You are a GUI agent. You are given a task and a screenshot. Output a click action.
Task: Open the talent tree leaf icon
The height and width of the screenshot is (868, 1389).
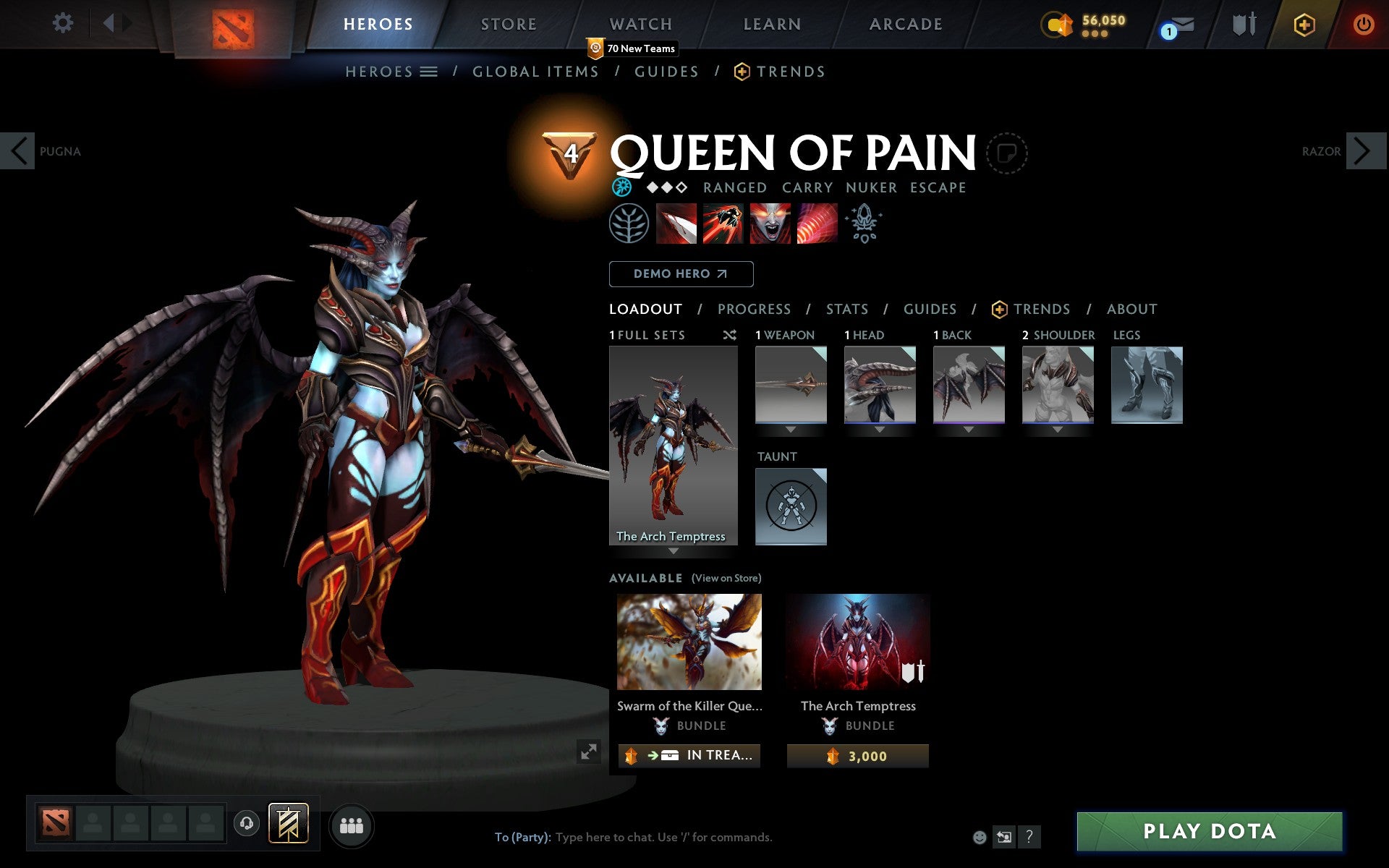(629, 223)
